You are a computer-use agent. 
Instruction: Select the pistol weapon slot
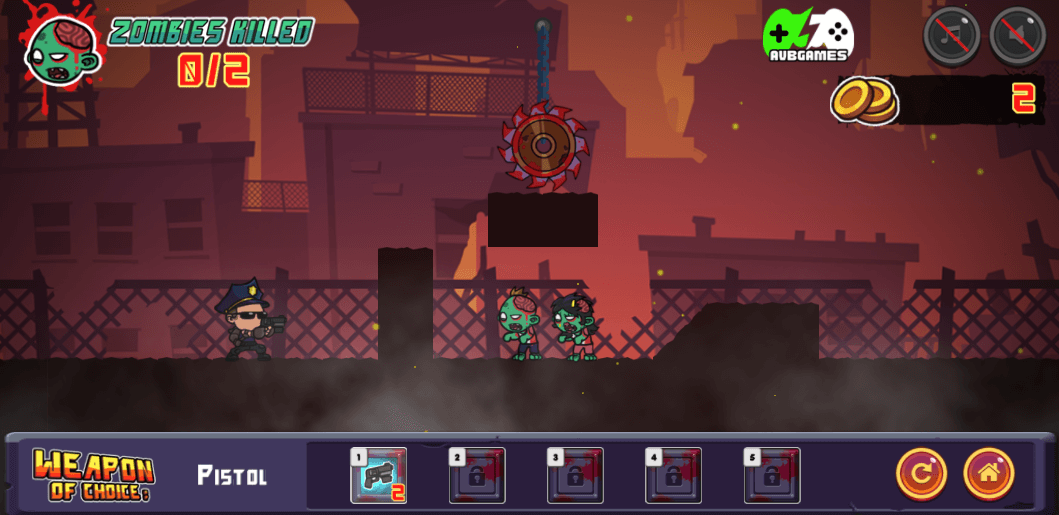click(378, 475)
